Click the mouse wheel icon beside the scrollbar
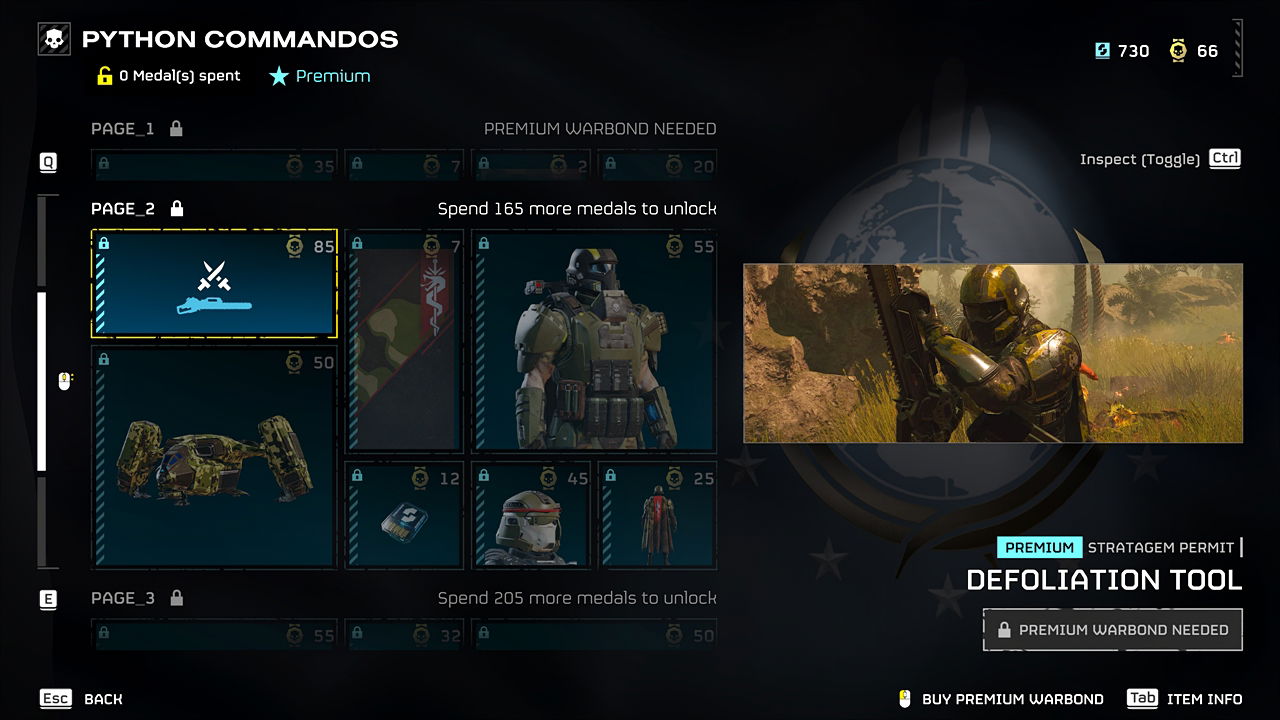This screenshot has height=720, width=1280. coord(65,380)
